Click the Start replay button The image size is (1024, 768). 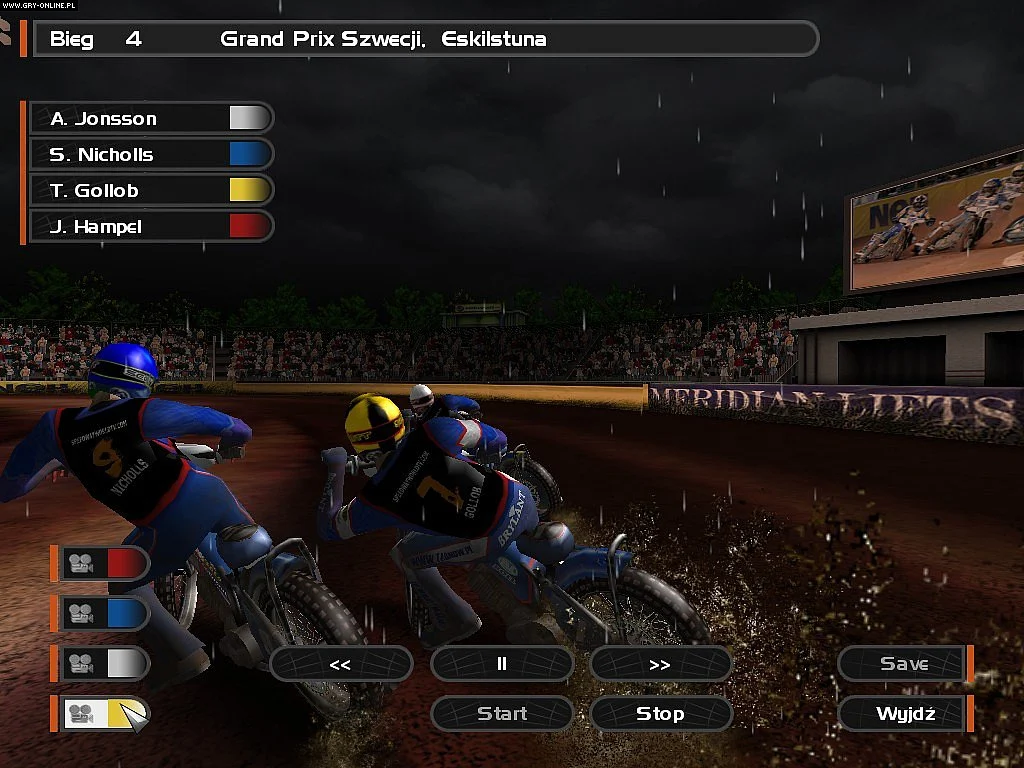[502, 713]
